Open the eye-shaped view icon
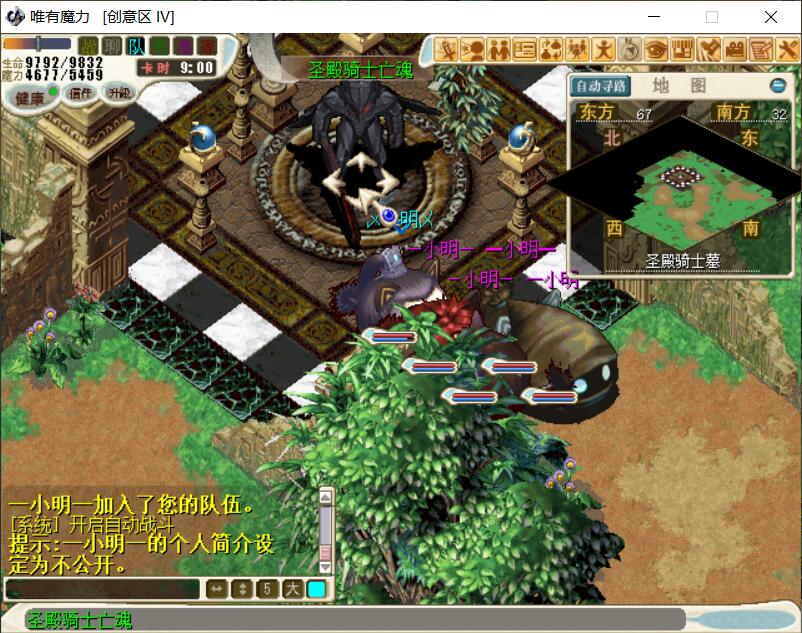The width and height of the screenshot is (802, 633). click(656, 48)
